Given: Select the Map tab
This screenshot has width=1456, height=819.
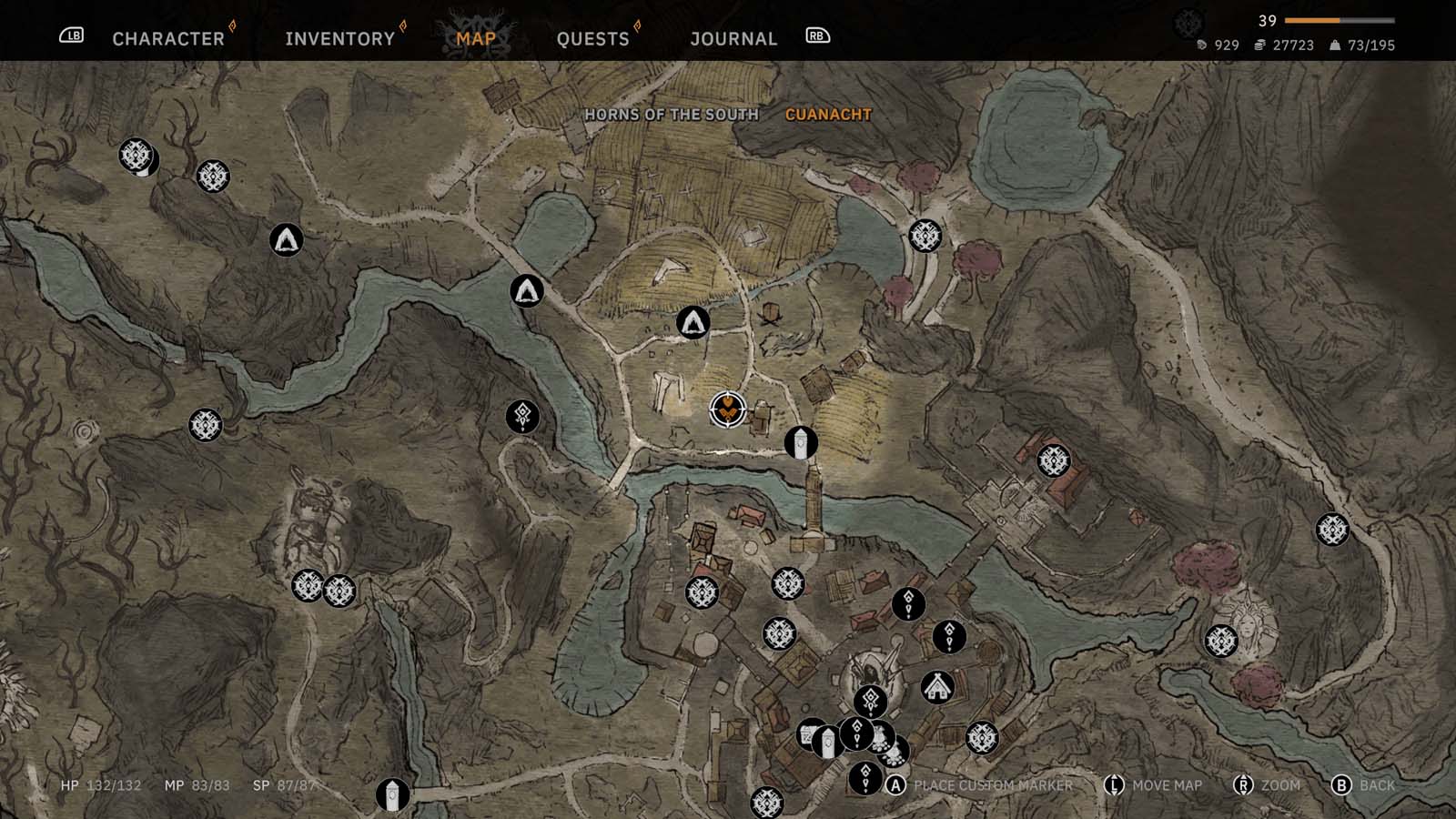Looking at the screenshot, I should click(x=476, y=38).
